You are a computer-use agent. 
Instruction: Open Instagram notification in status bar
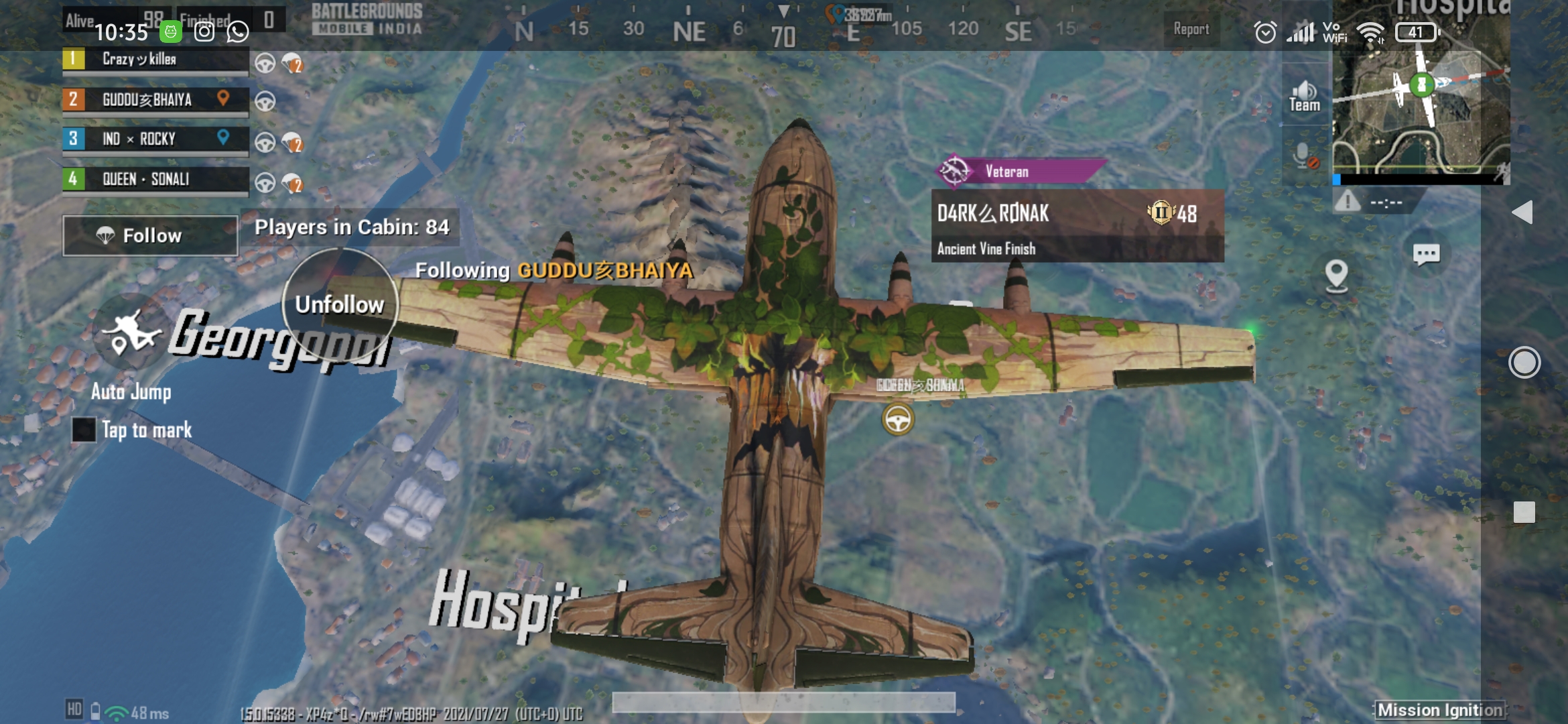204,32
